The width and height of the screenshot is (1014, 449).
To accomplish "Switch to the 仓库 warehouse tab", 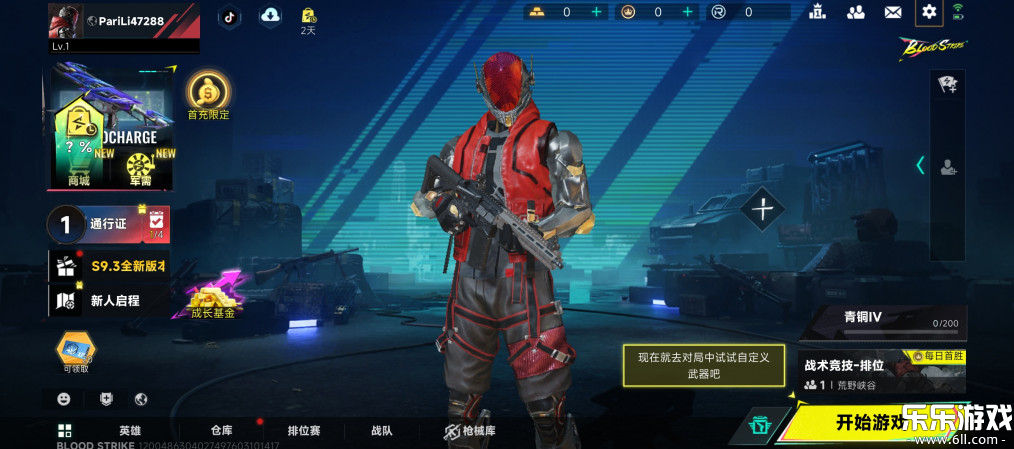I will (x=221, y=431).
